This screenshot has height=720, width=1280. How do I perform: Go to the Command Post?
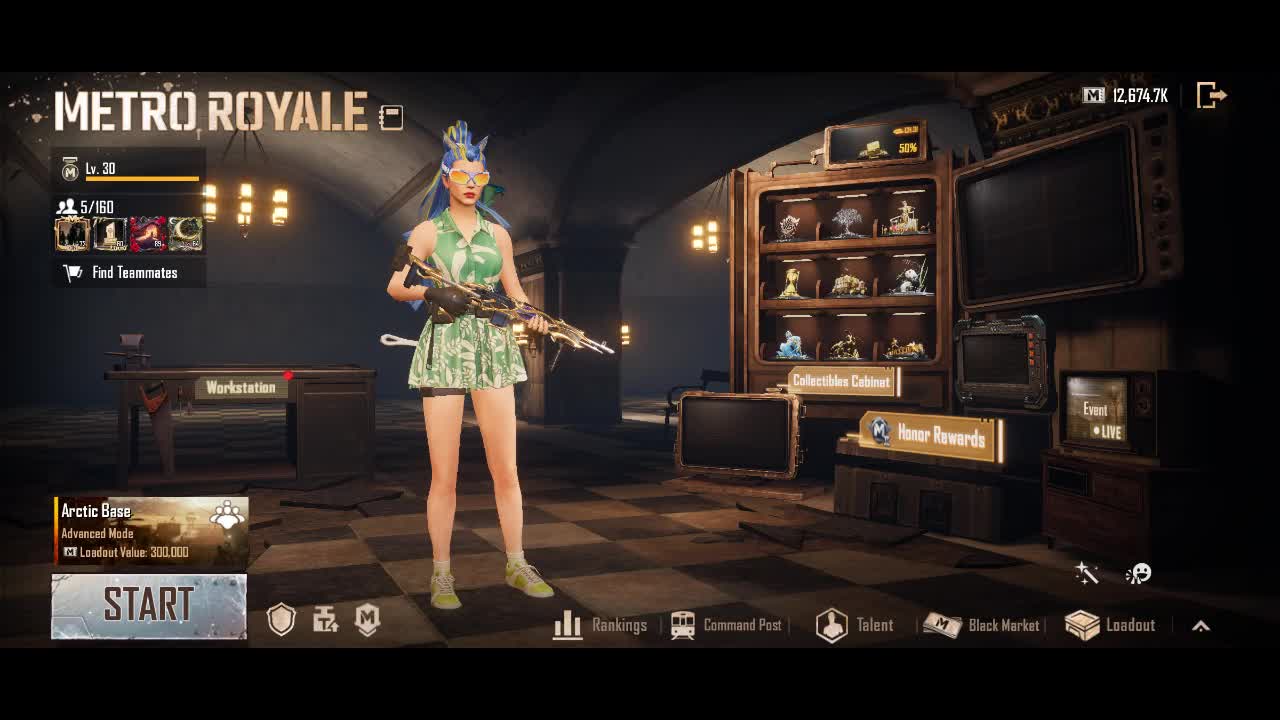pos(726,625)
